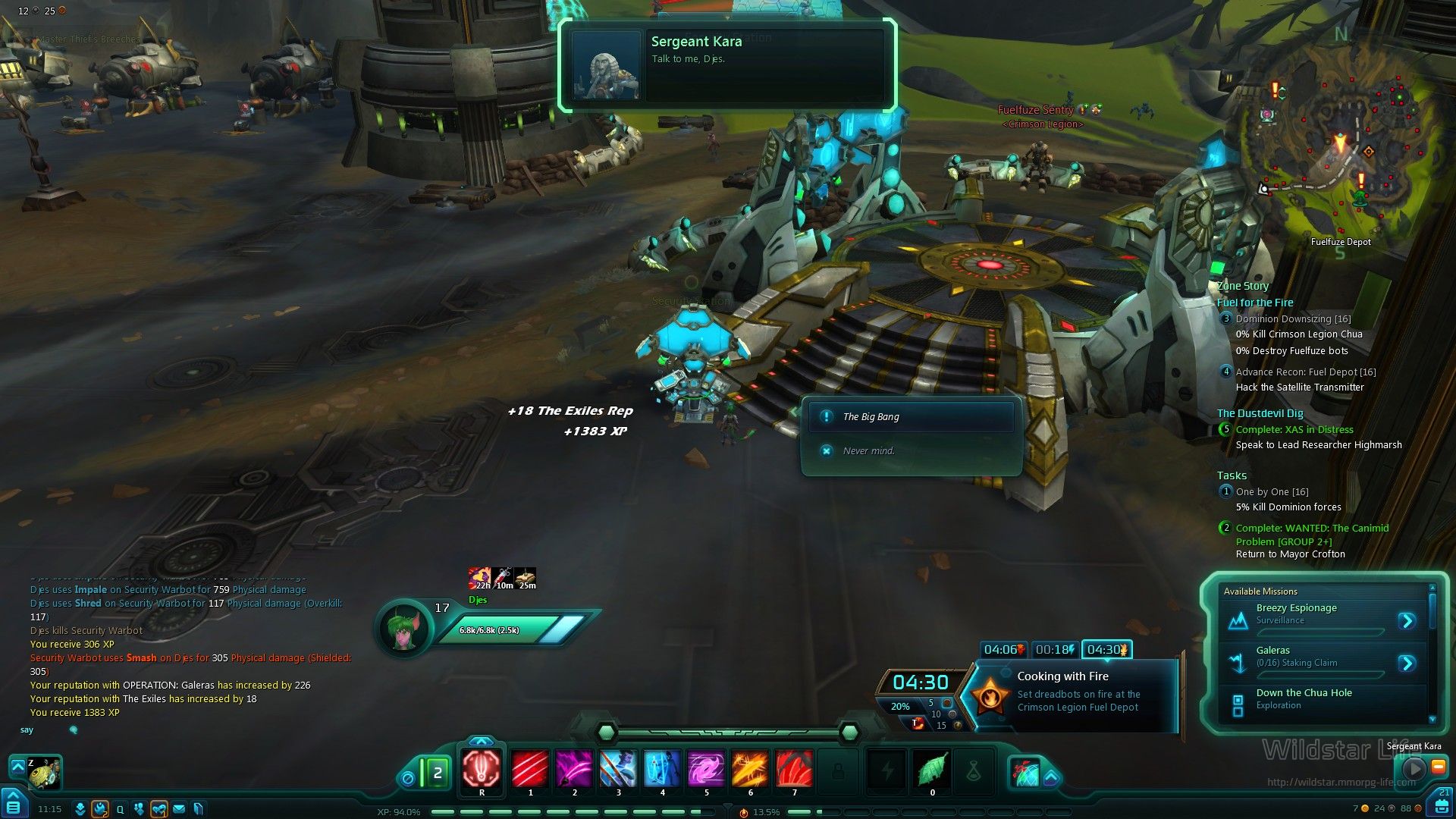
Task: Click the Galeras Staking Claim arrow button
Action: point(1407,664)
